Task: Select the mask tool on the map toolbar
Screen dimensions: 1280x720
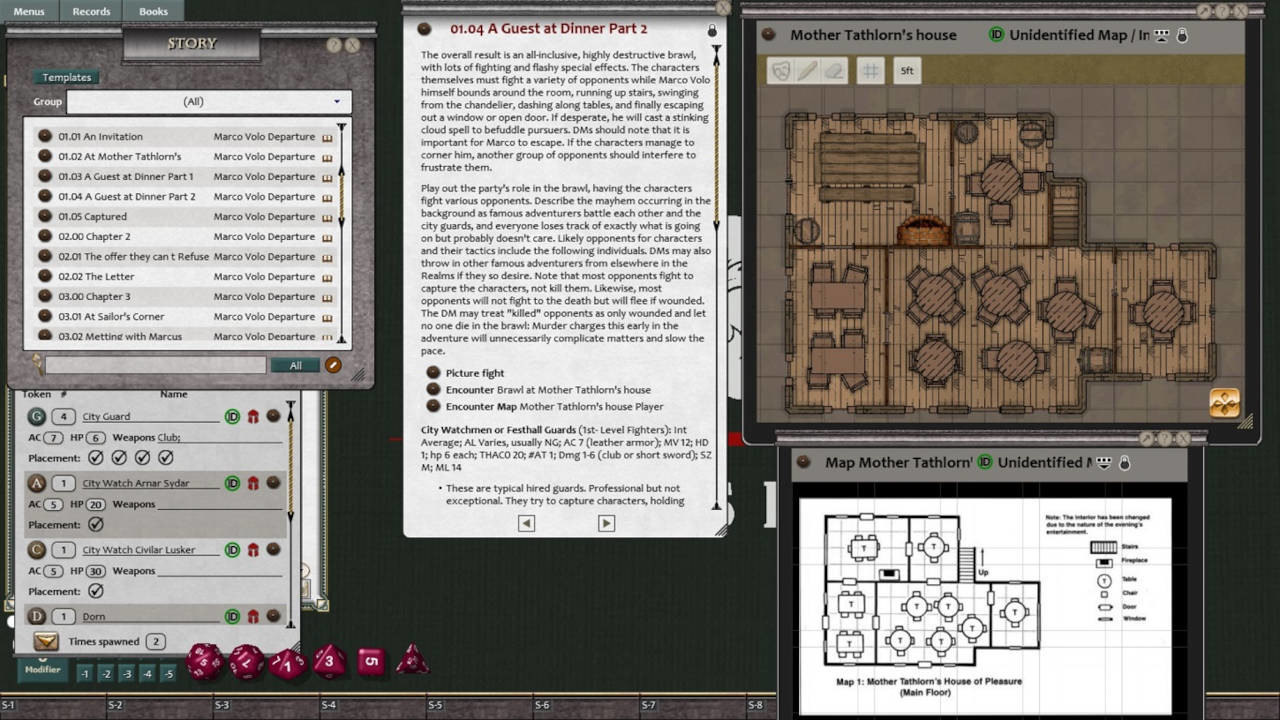Action: pyautogui.click(x=782, y=70)
